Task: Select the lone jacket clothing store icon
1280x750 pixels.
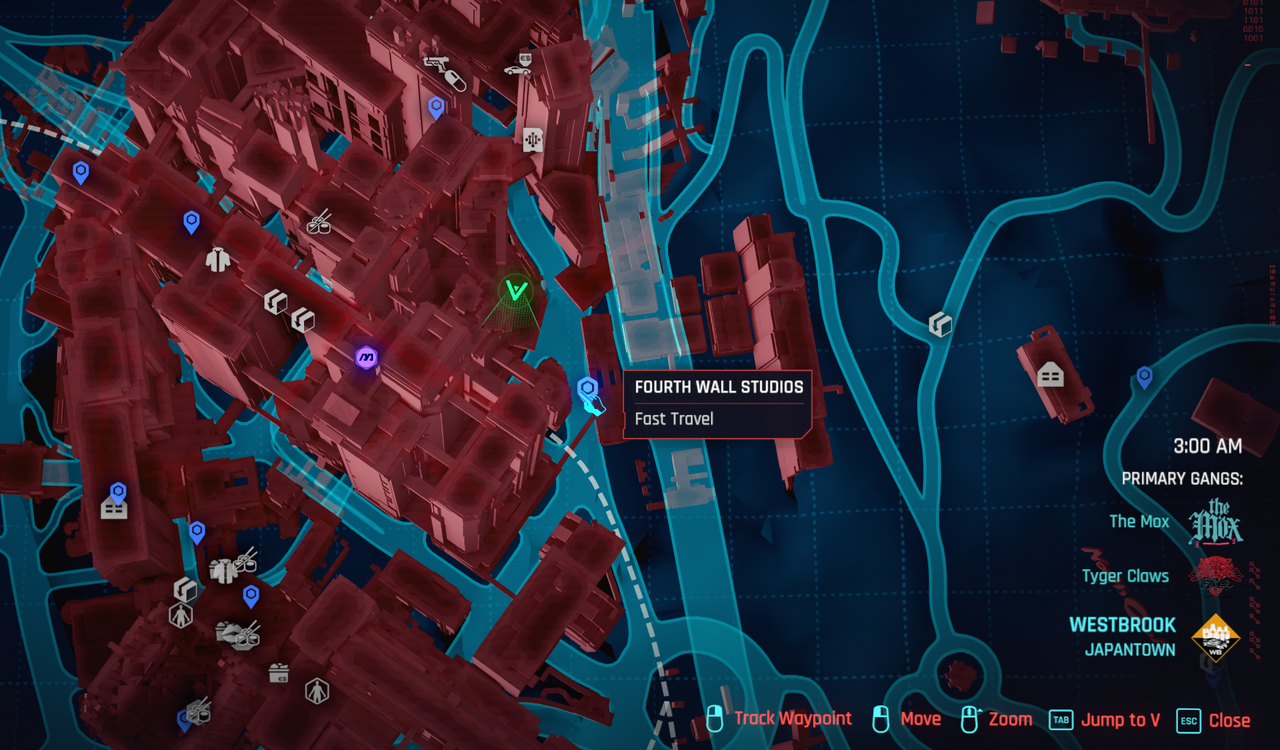Action: point(218,260)
